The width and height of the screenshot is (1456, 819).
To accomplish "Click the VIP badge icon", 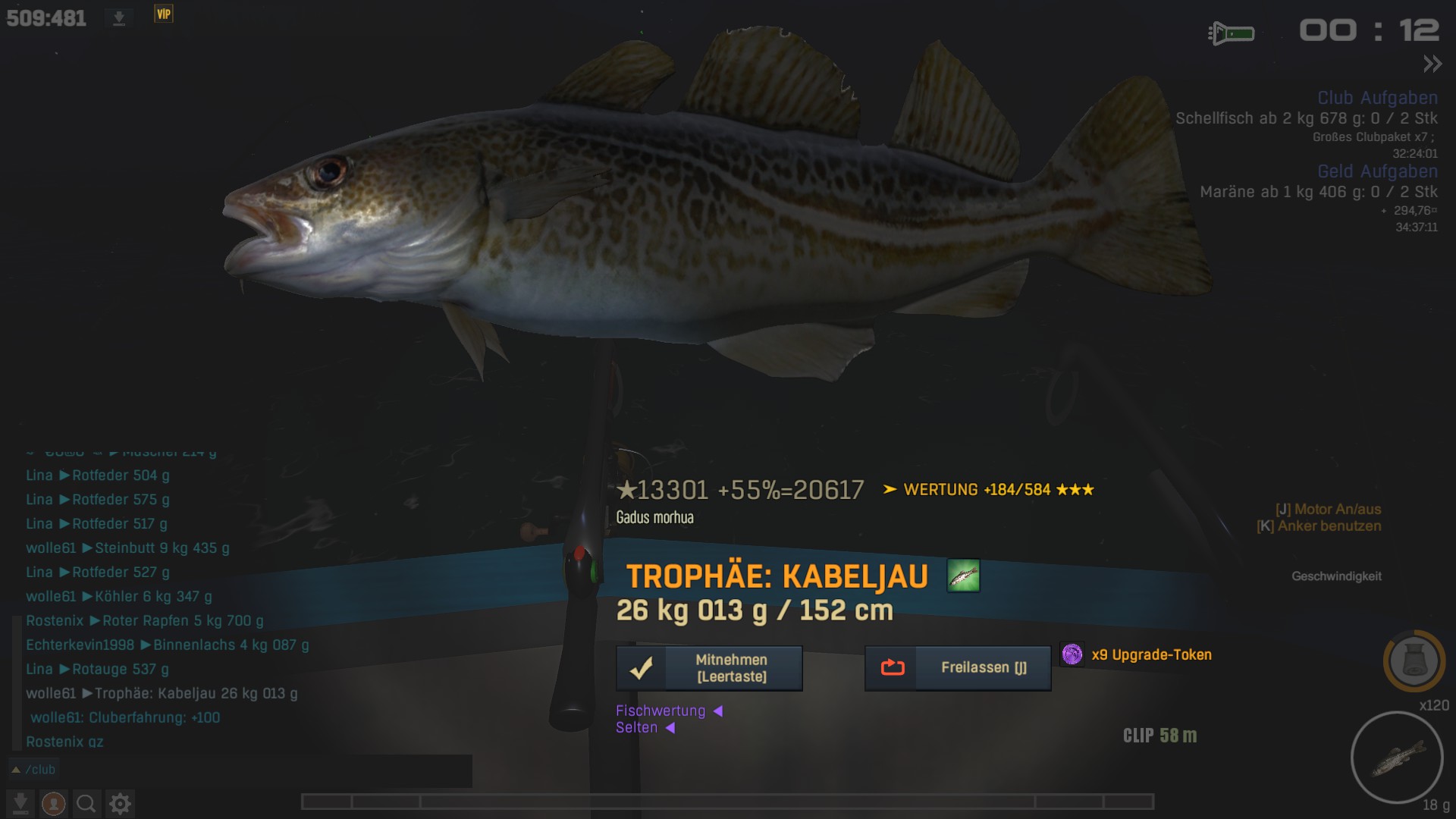I will click(164, 14).
